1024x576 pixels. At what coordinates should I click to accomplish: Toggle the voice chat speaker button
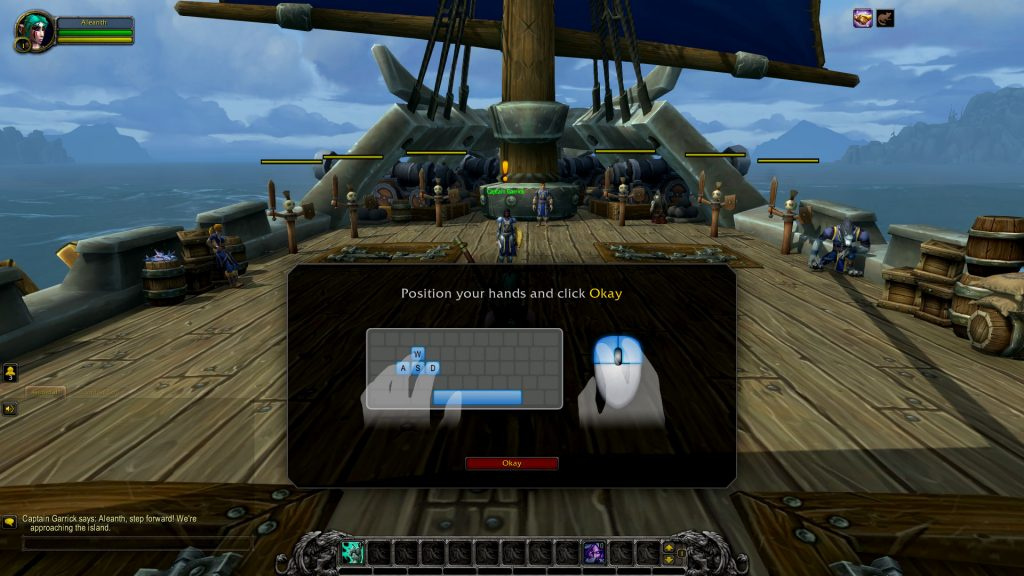[x=10, y=408]
